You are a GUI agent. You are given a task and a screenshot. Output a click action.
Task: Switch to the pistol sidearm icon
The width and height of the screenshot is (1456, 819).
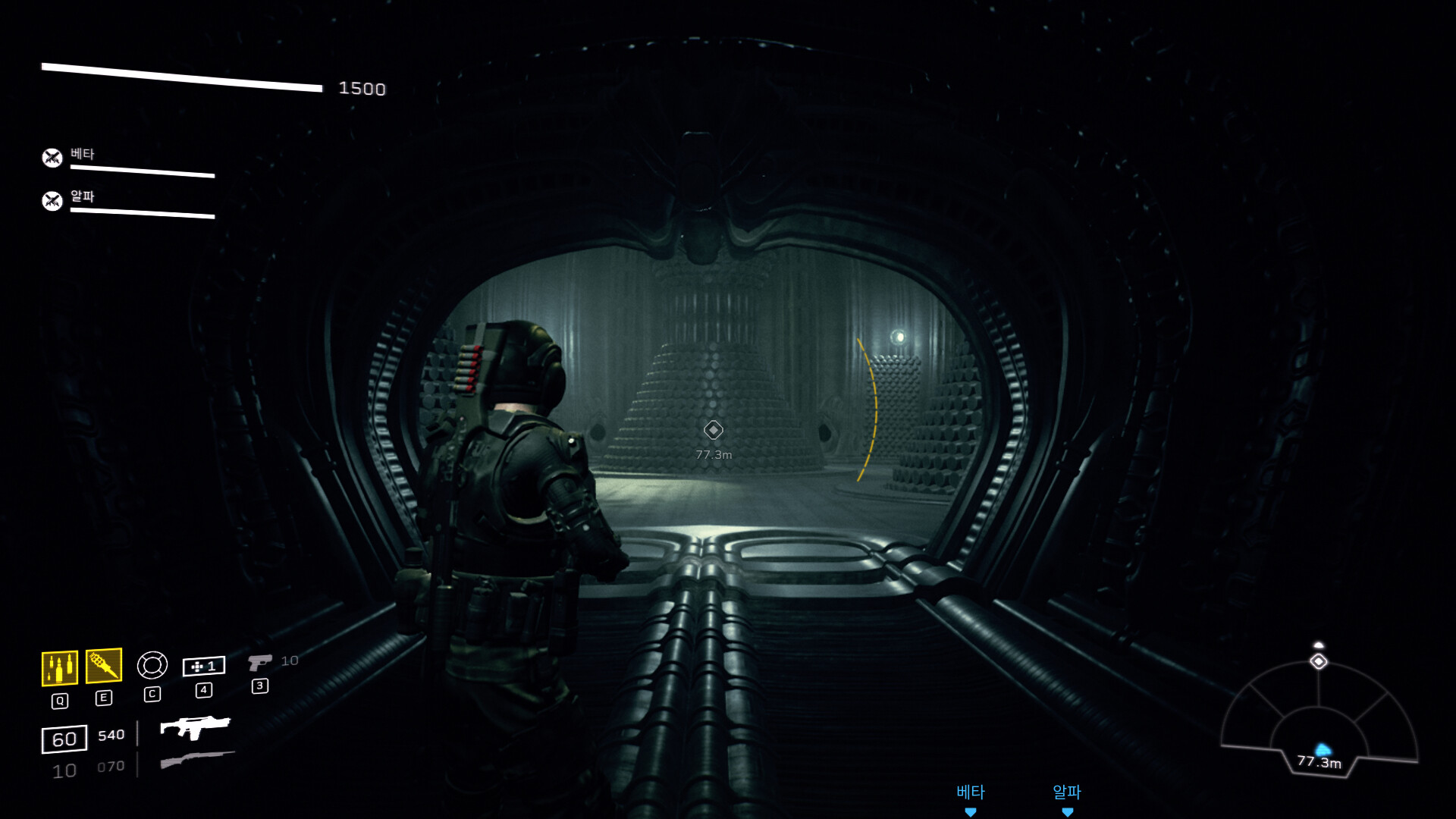[259, 662]
